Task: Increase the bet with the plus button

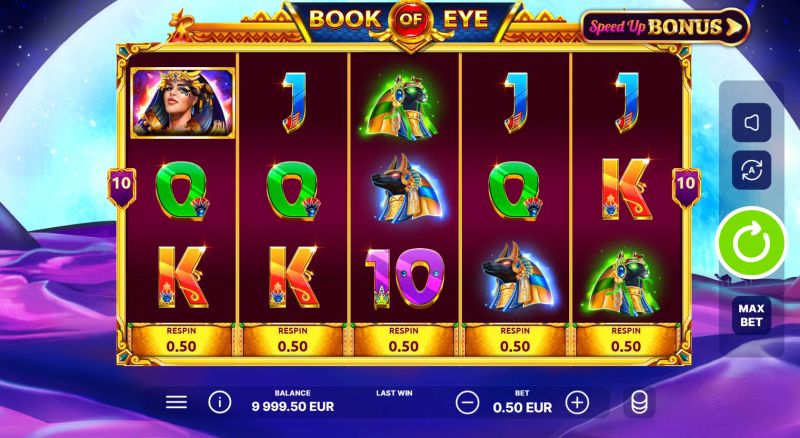Action: click(x=577, y=402)
